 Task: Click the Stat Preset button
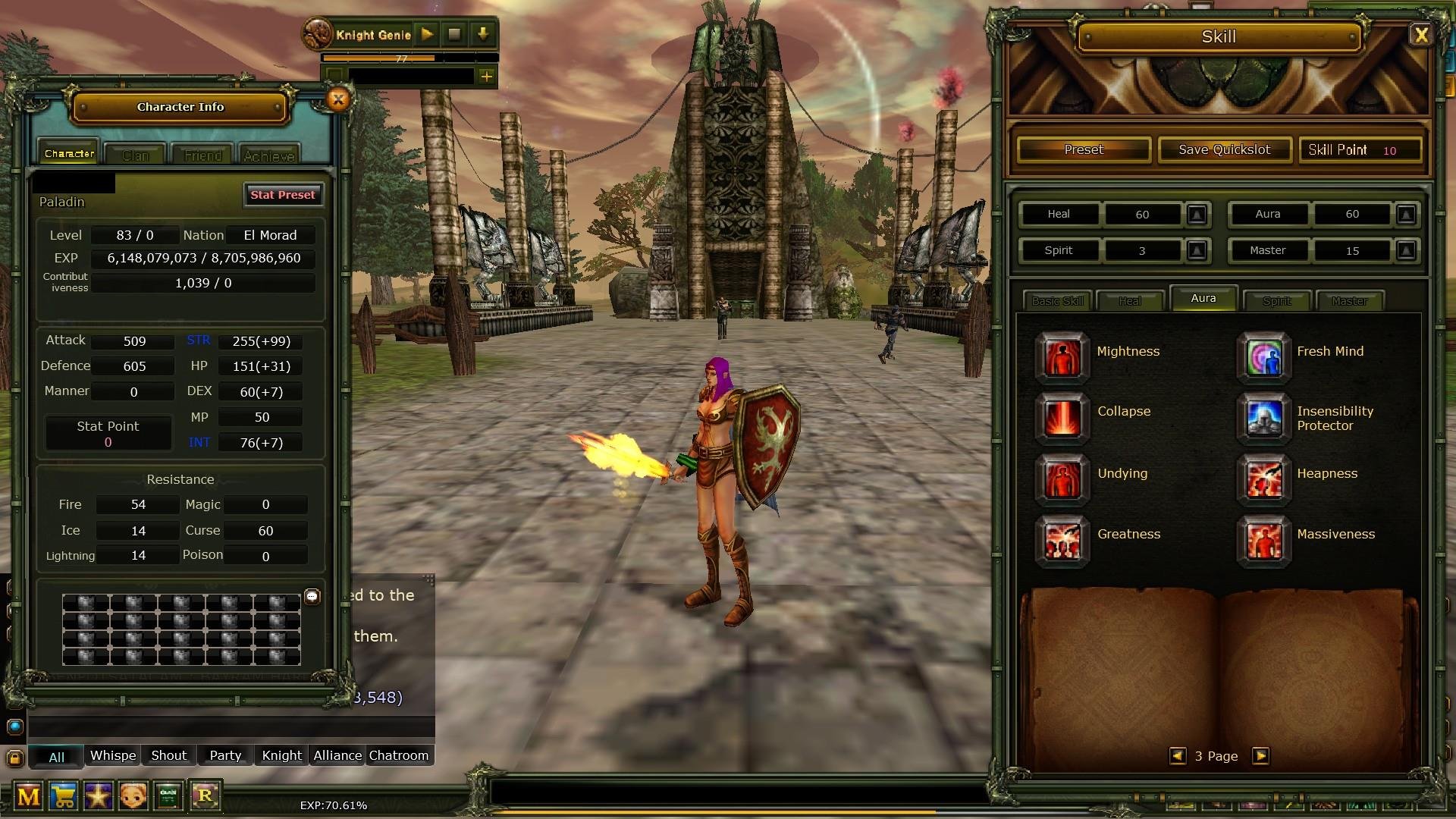[283, 195]
